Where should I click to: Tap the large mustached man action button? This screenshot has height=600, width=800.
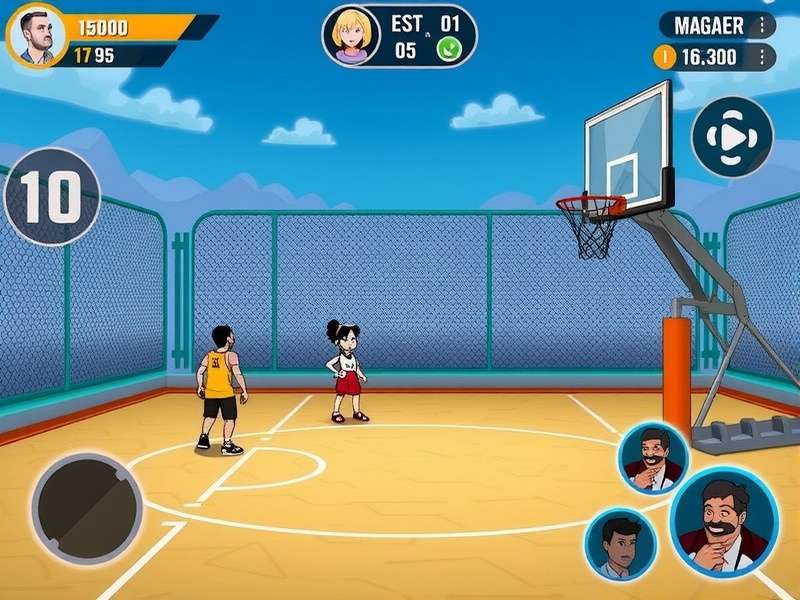724,522
